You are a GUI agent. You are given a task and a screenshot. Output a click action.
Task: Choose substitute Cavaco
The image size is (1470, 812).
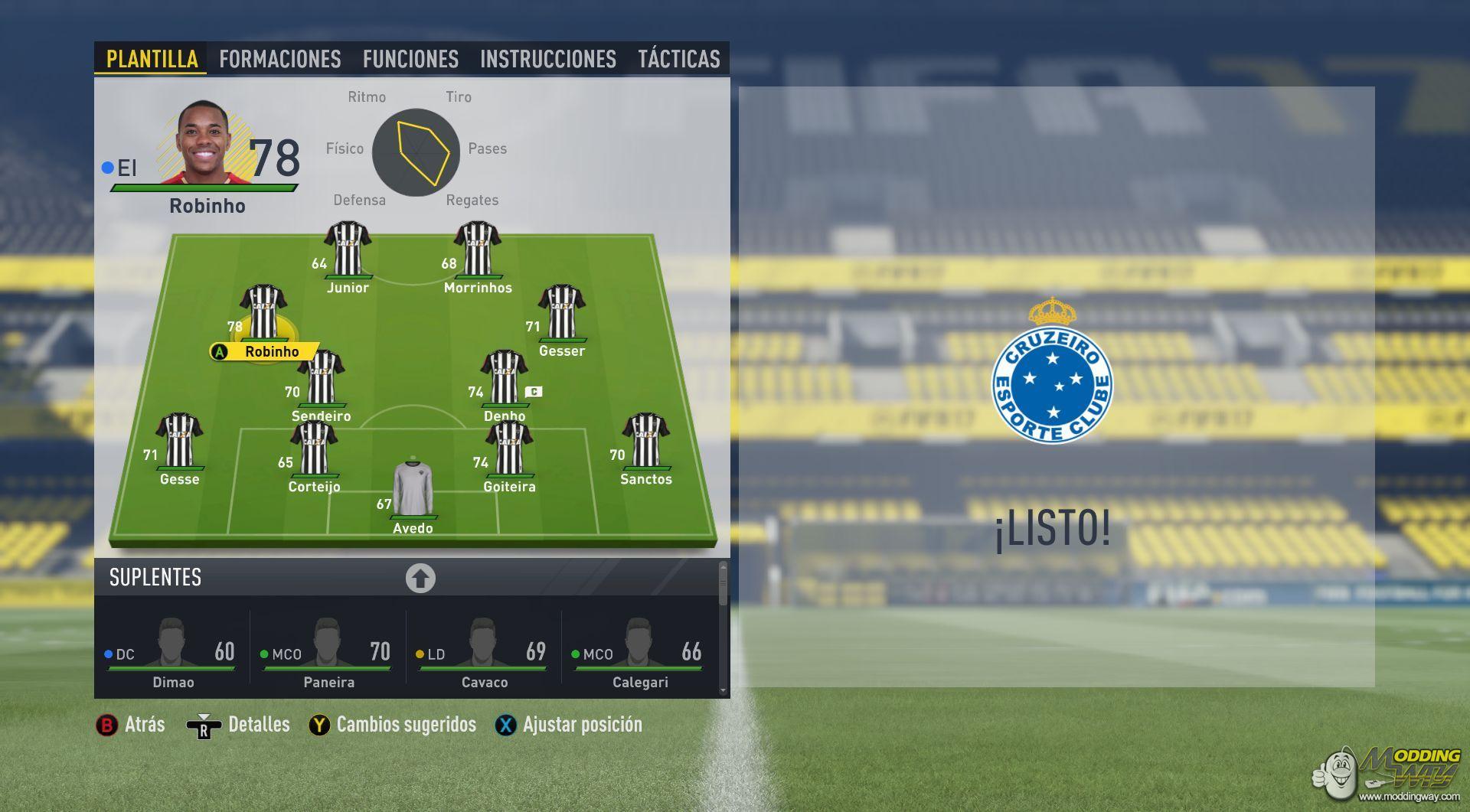coord(484,652)
